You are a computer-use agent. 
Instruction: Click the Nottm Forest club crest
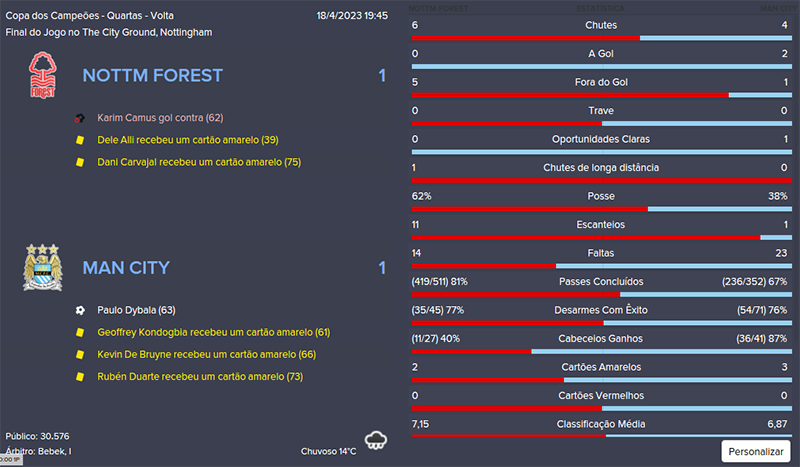(x=43, y=76)
